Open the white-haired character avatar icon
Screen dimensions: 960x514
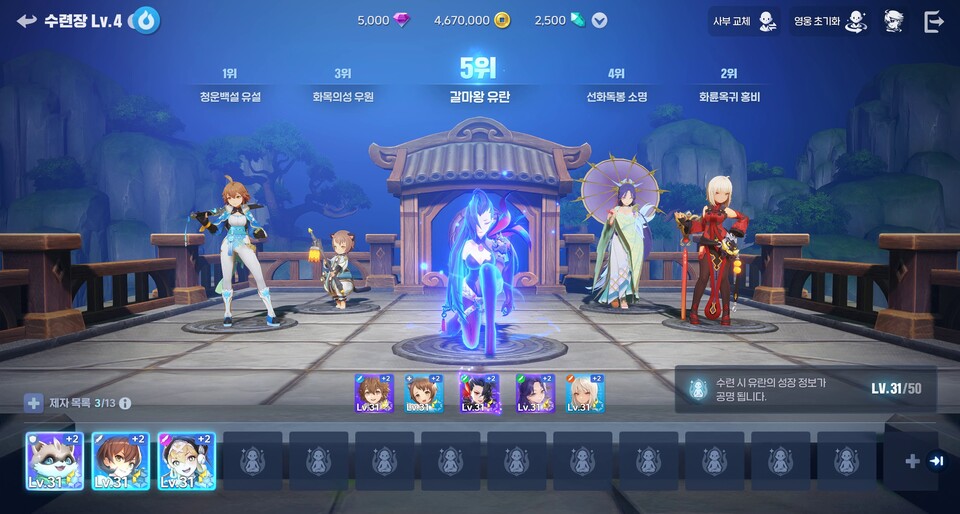894,21
